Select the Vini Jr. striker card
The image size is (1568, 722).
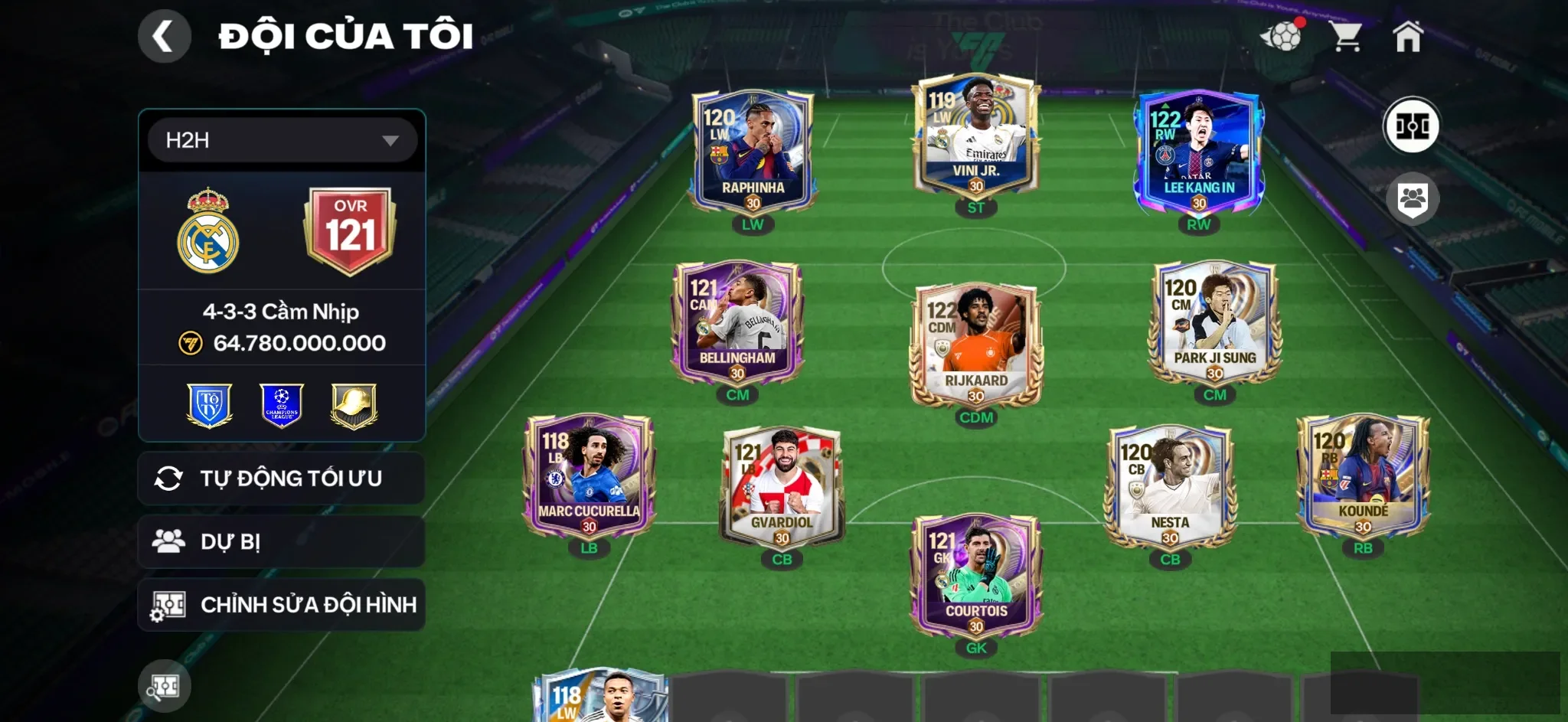pos(975,136)
